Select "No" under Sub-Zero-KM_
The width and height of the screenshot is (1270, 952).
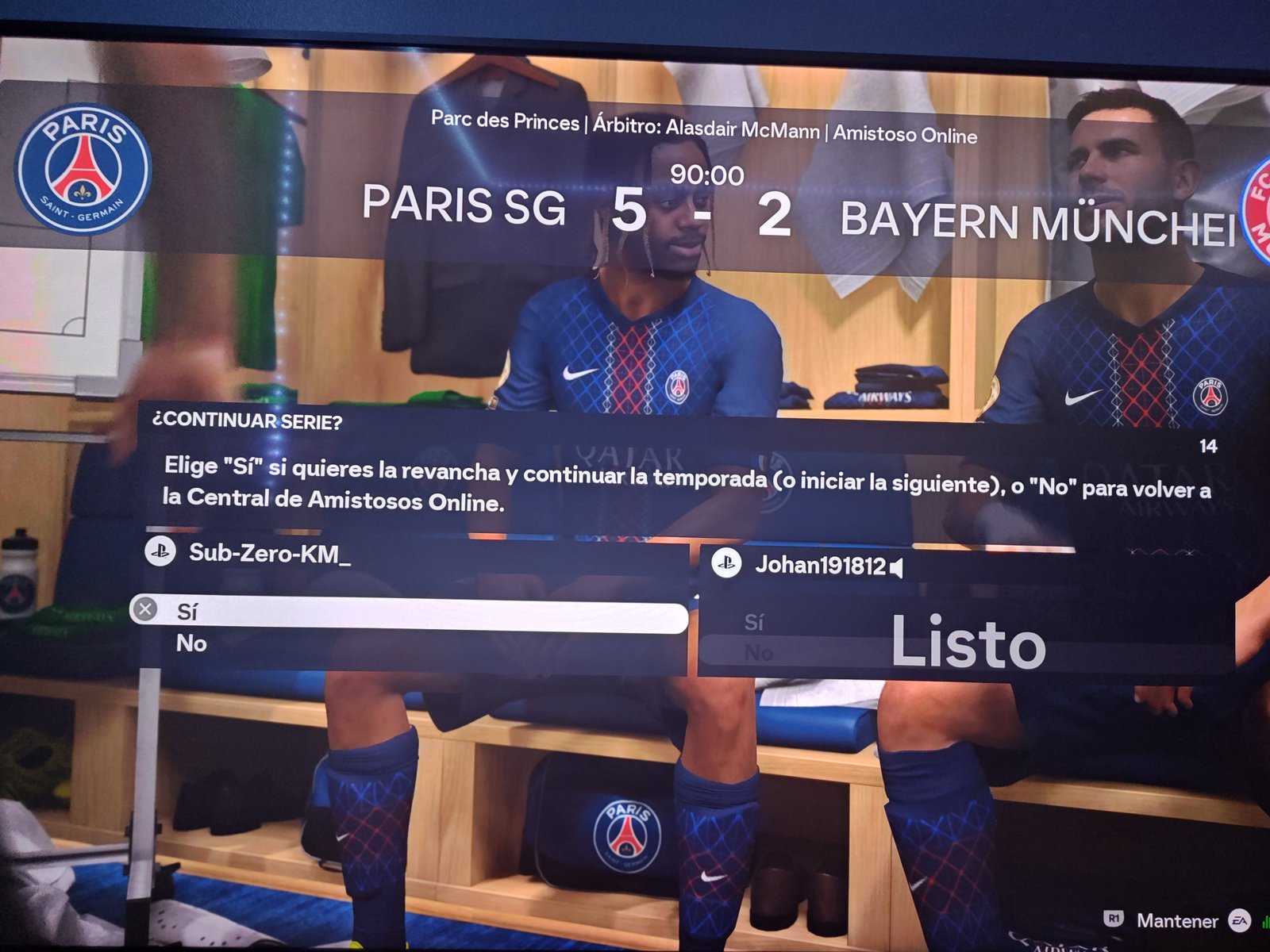tap(192, 643)
